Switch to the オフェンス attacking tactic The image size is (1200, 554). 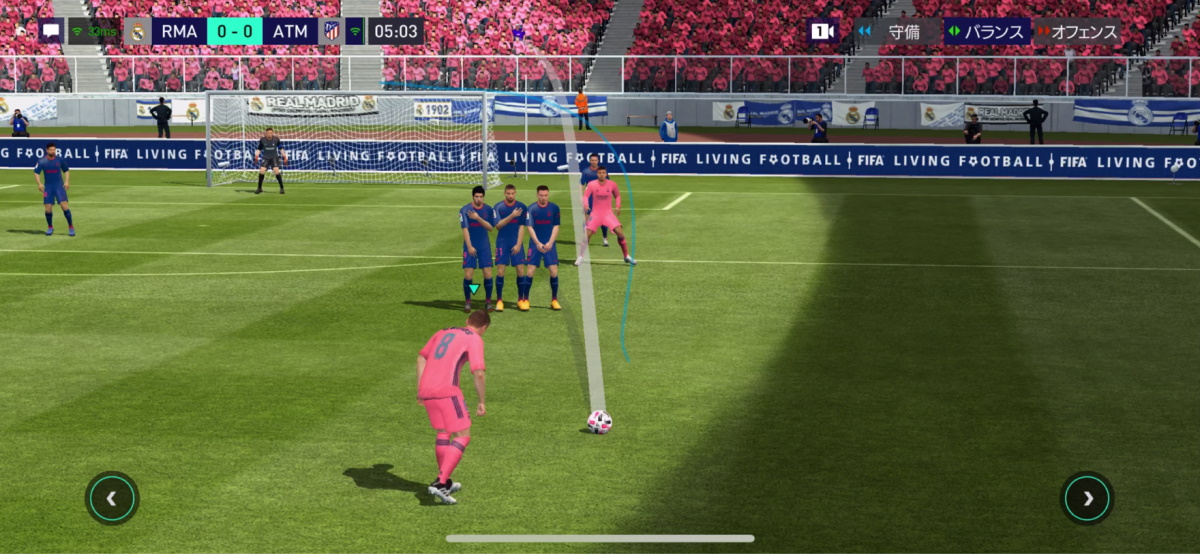(x=1078, y=31)
